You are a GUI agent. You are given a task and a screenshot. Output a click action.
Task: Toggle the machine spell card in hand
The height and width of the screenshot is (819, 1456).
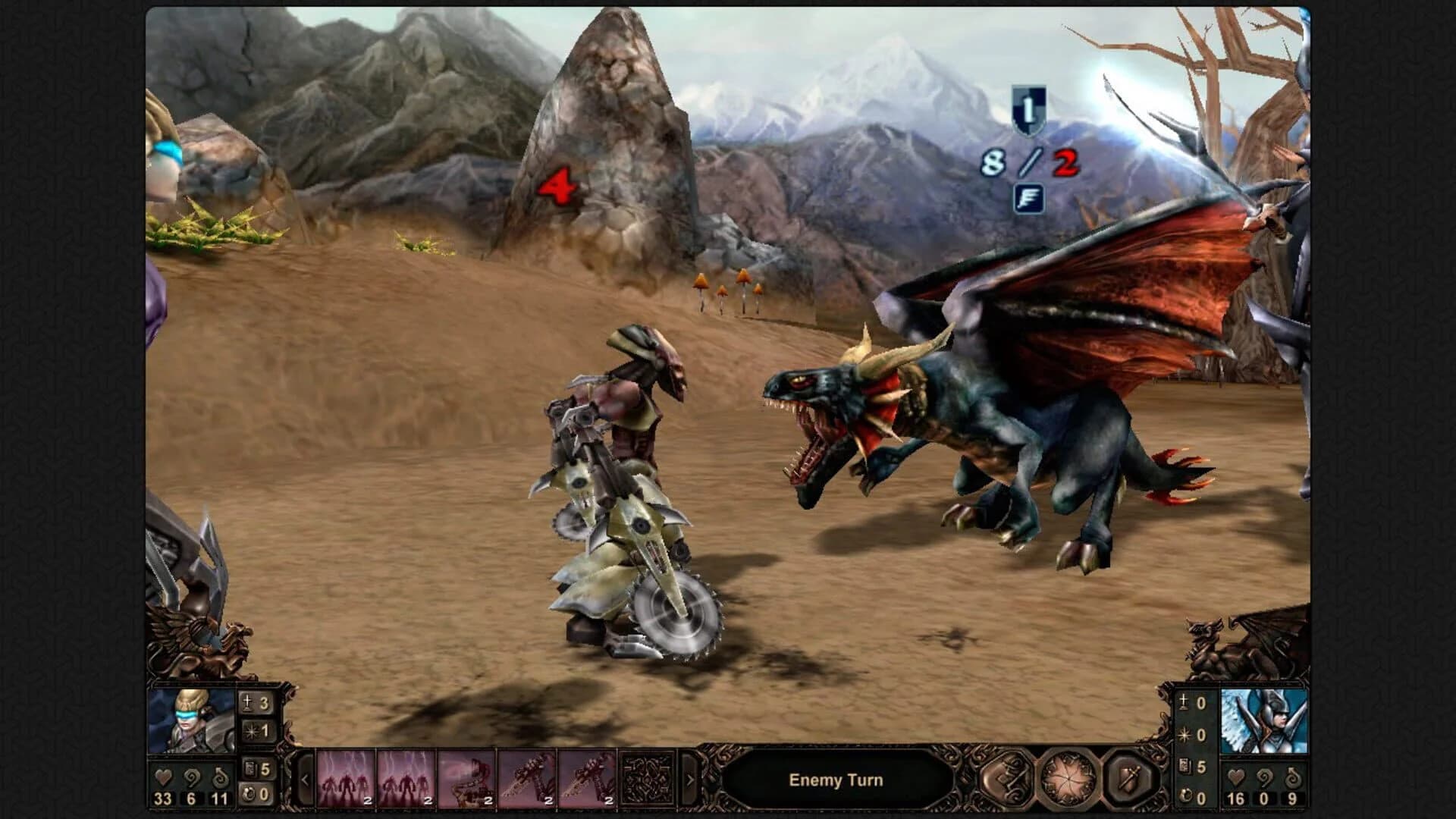464,780
